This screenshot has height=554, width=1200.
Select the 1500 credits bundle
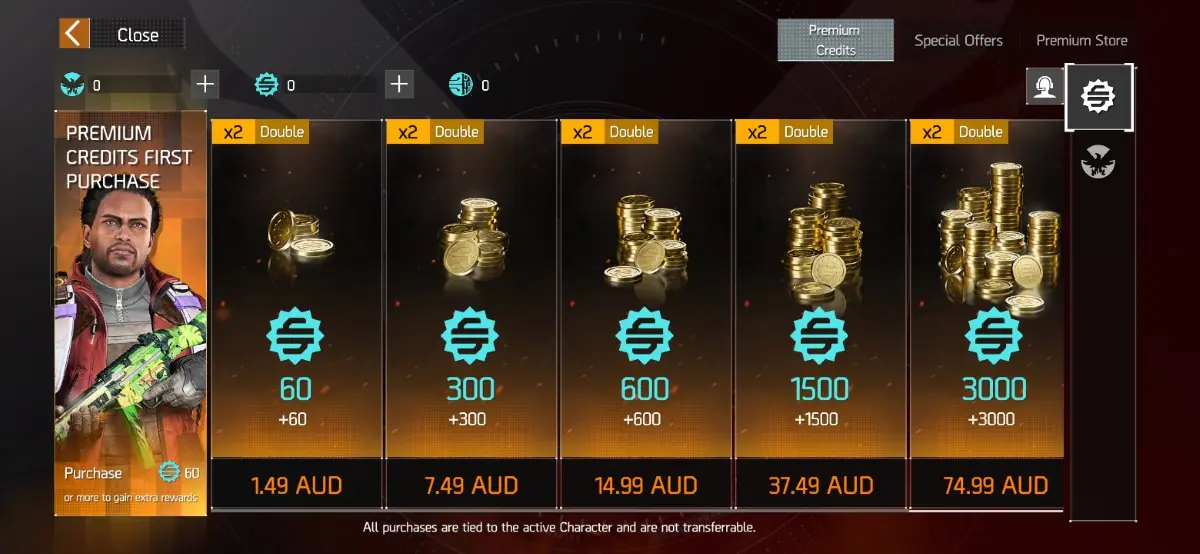click(x=821, y=486)
